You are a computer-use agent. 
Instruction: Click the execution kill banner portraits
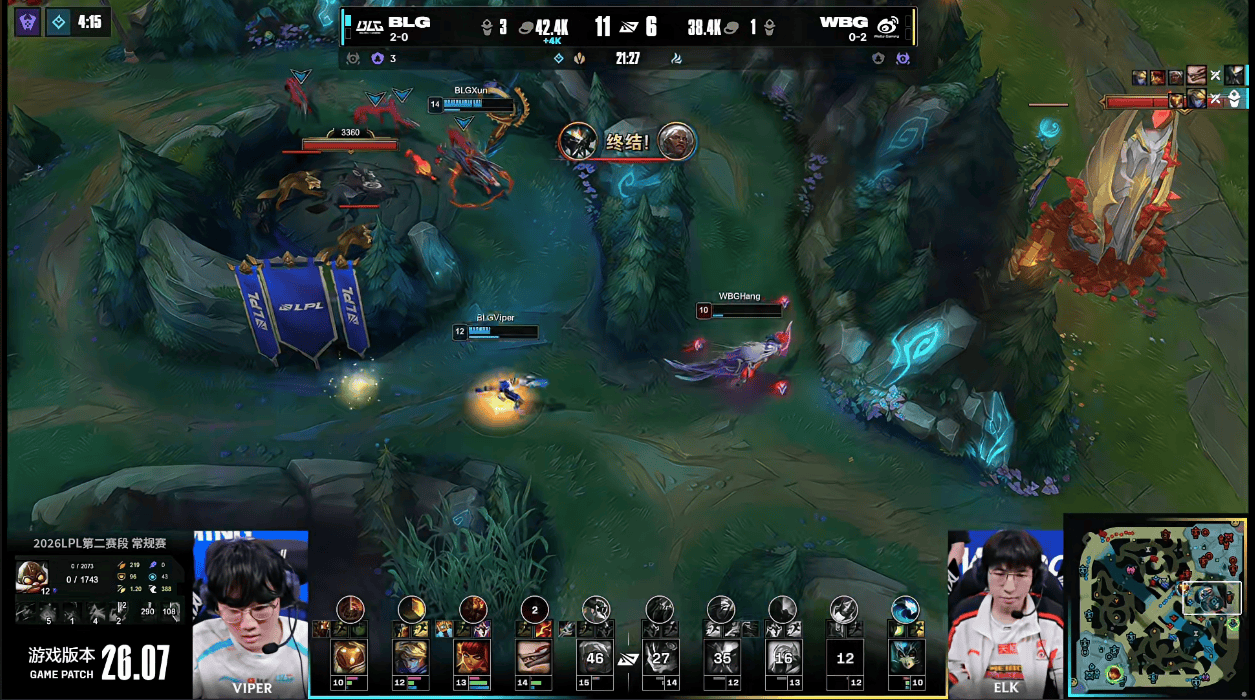pyautogui.click(x=627, y=141)
